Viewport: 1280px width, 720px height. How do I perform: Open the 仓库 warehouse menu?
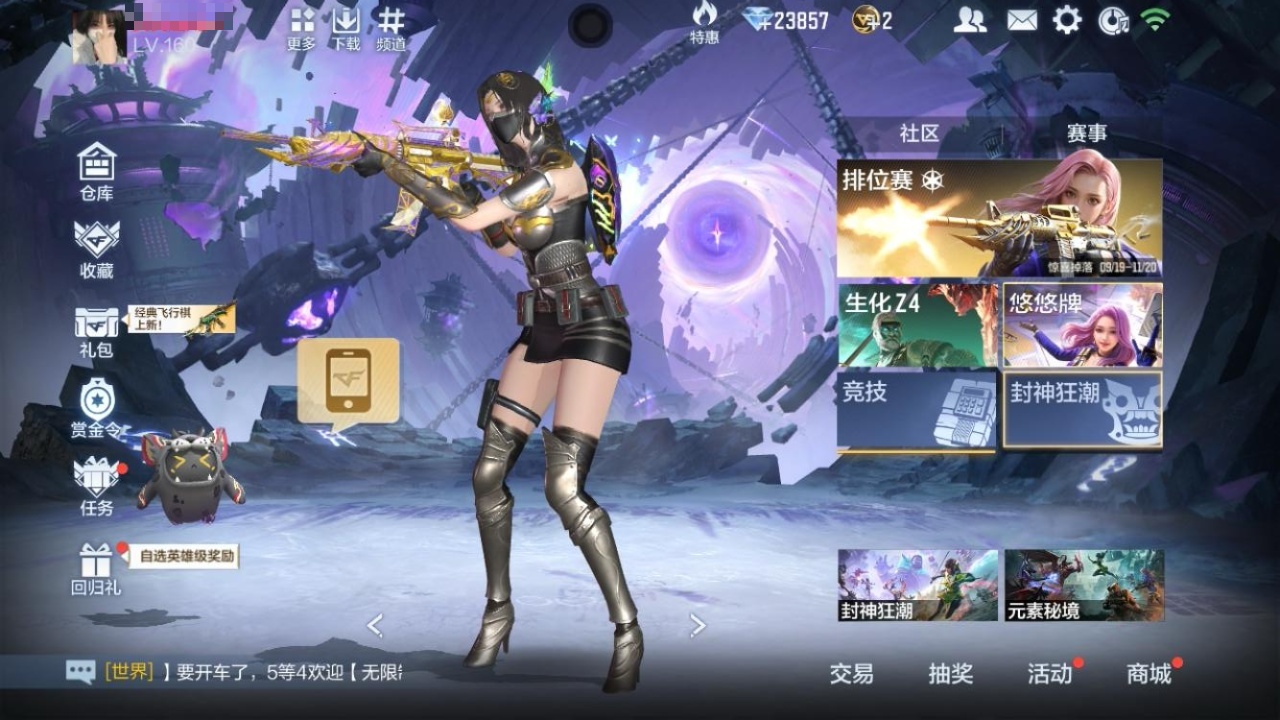click(x=97, y=170)
